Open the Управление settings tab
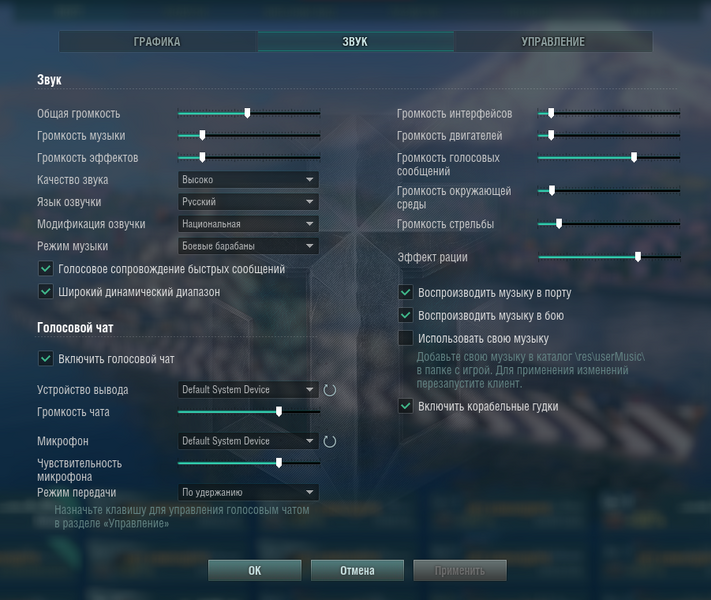 click(x=553, y=42)
